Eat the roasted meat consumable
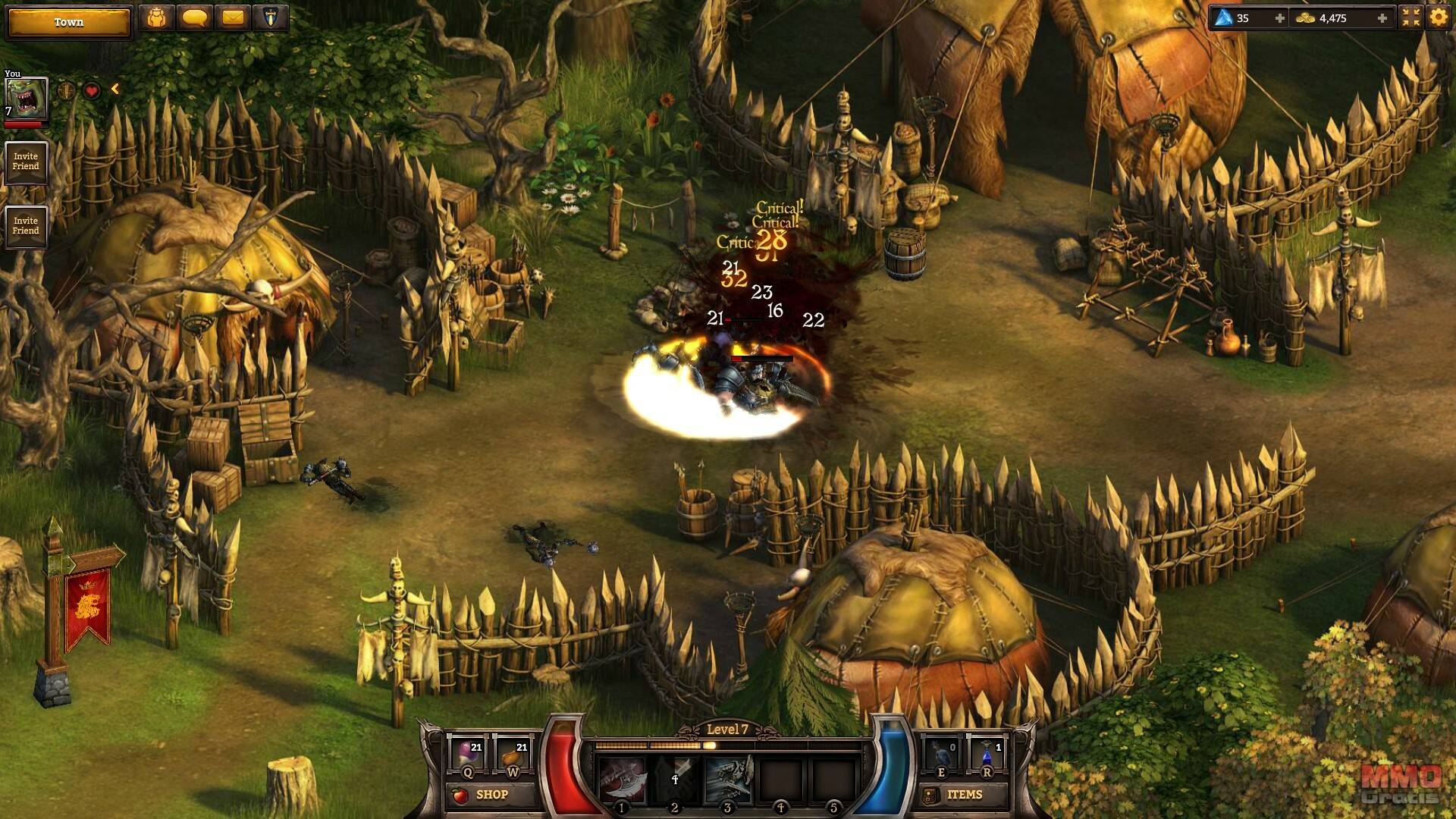1456x819 pixels. point(513,754)
